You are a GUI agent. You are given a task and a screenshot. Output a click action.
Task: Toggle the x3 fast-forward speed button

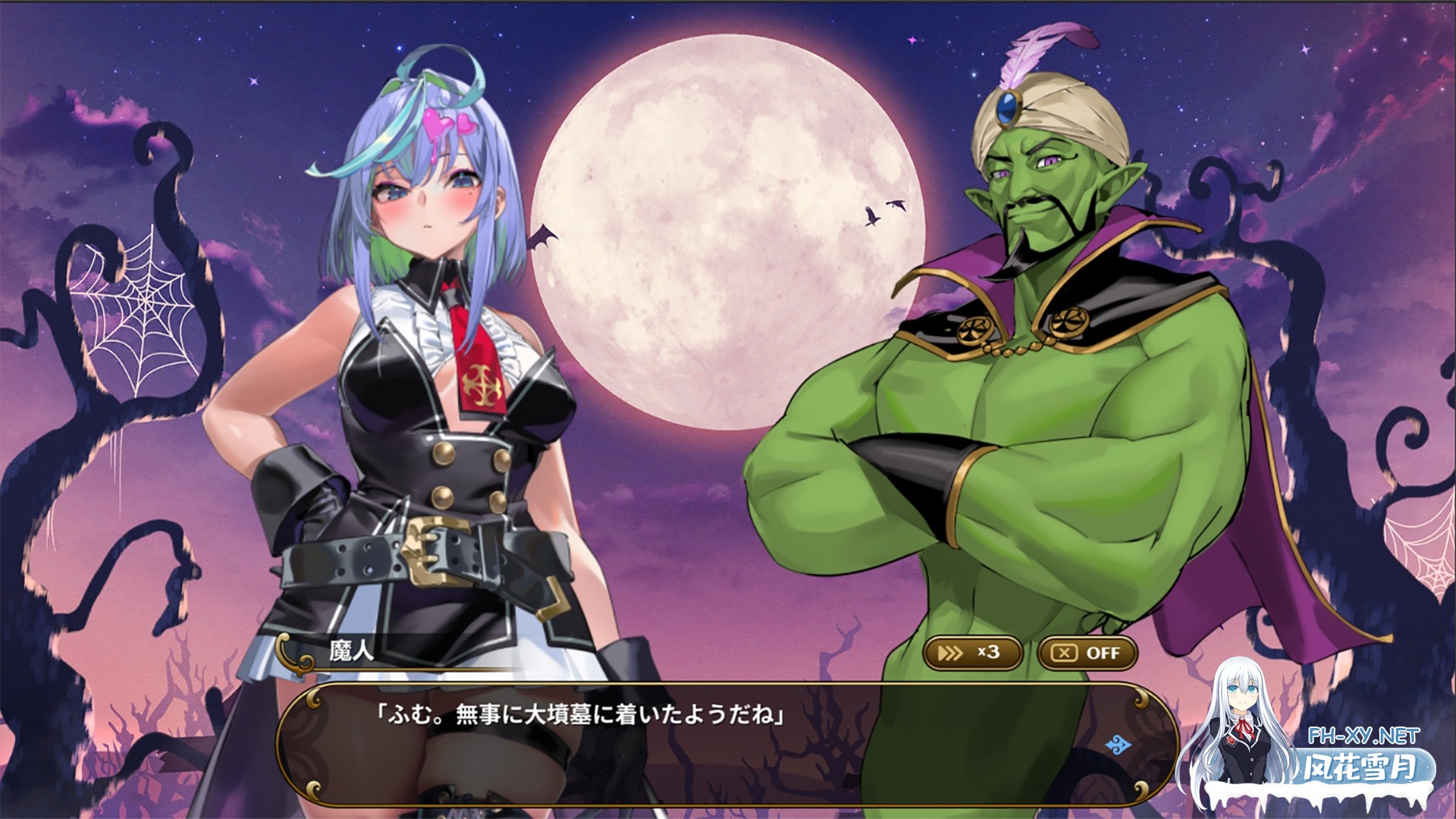(972, 653)
